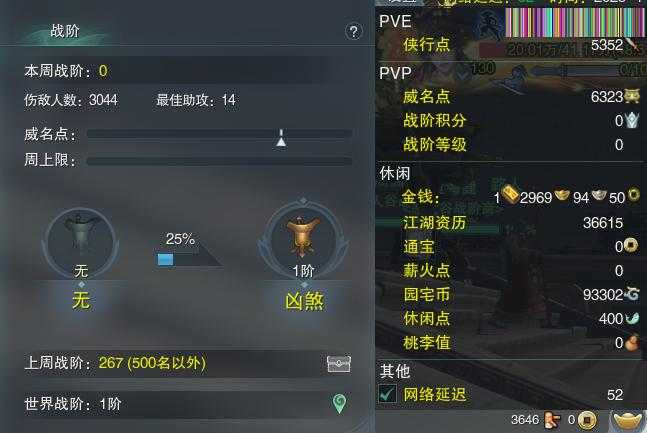The height and width of the screenshot is (433, 647).
Task: Click the green 世界战阶 location pin
Action: 339,404
